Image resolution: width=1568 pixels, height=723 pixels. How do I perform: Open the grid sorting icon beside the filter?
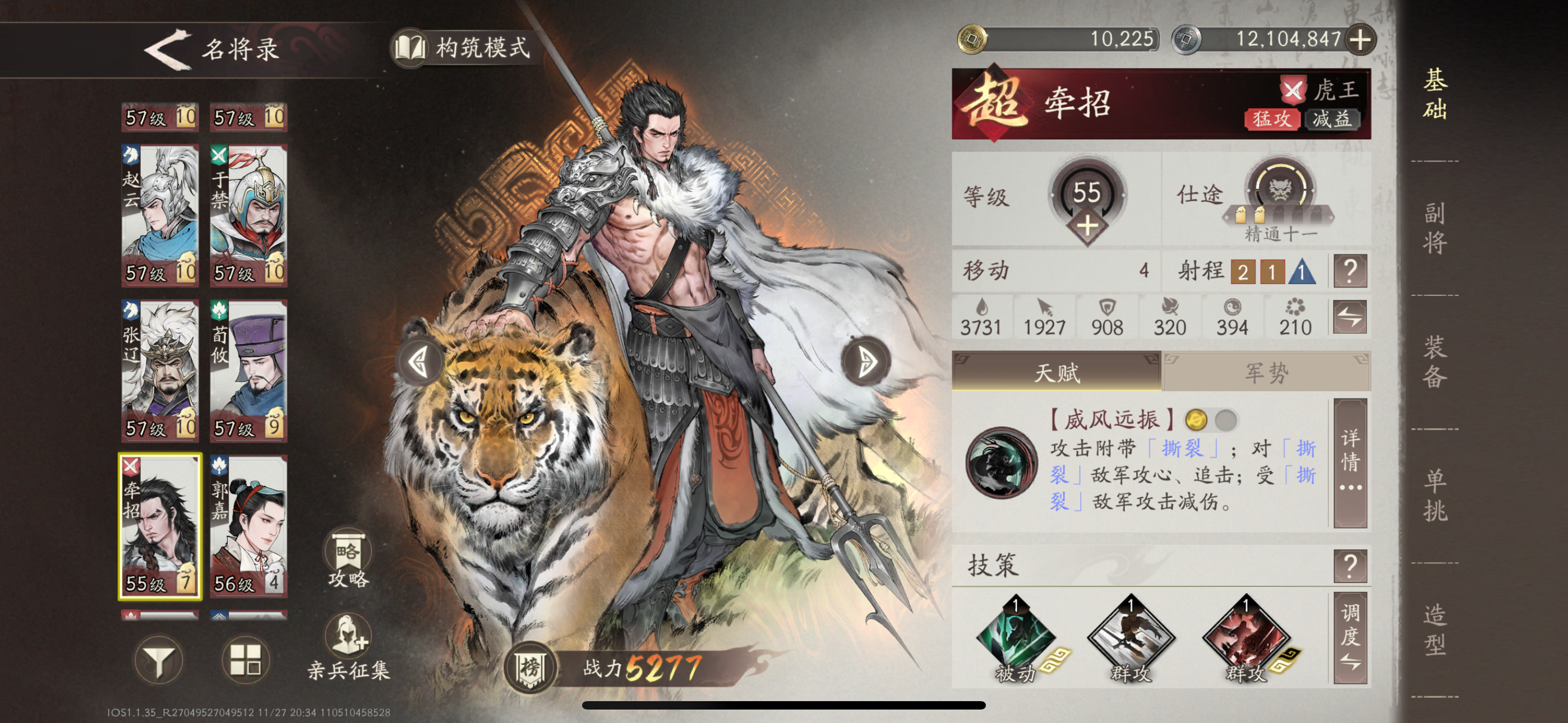point(248,661)
